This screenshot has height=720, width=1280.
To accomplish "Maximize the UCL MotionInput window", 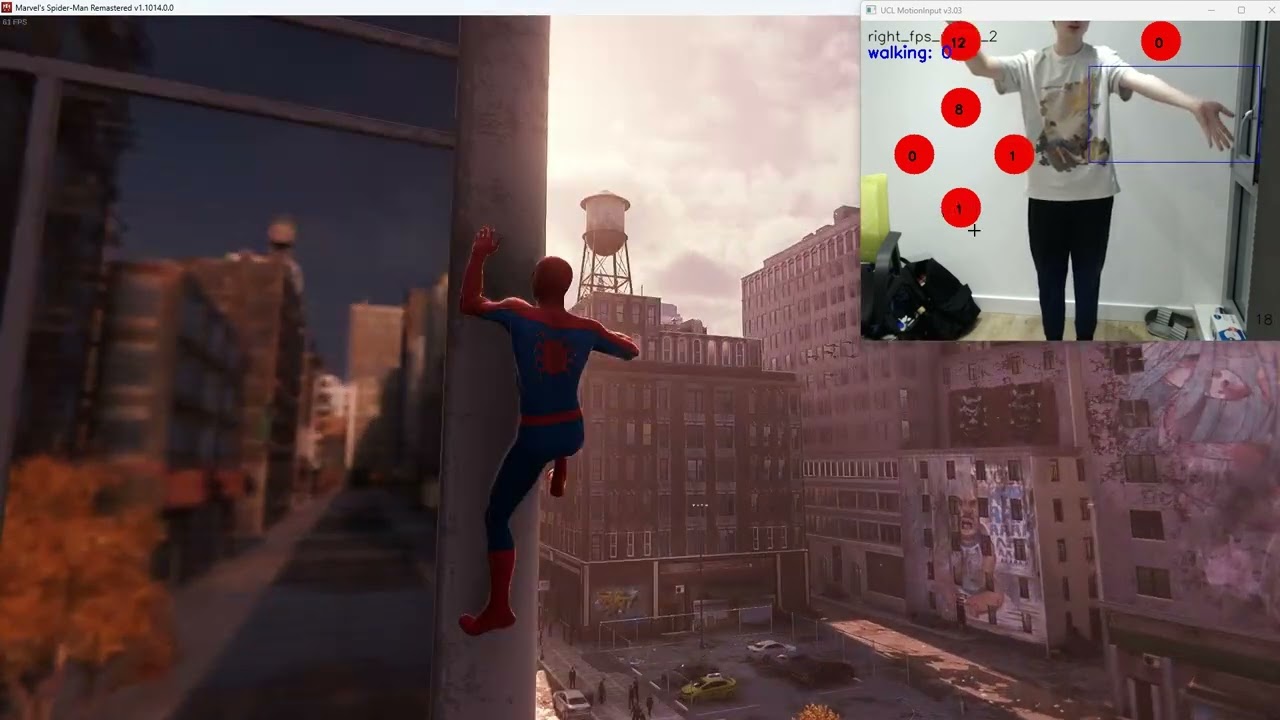I will [x=1241, y=9].
